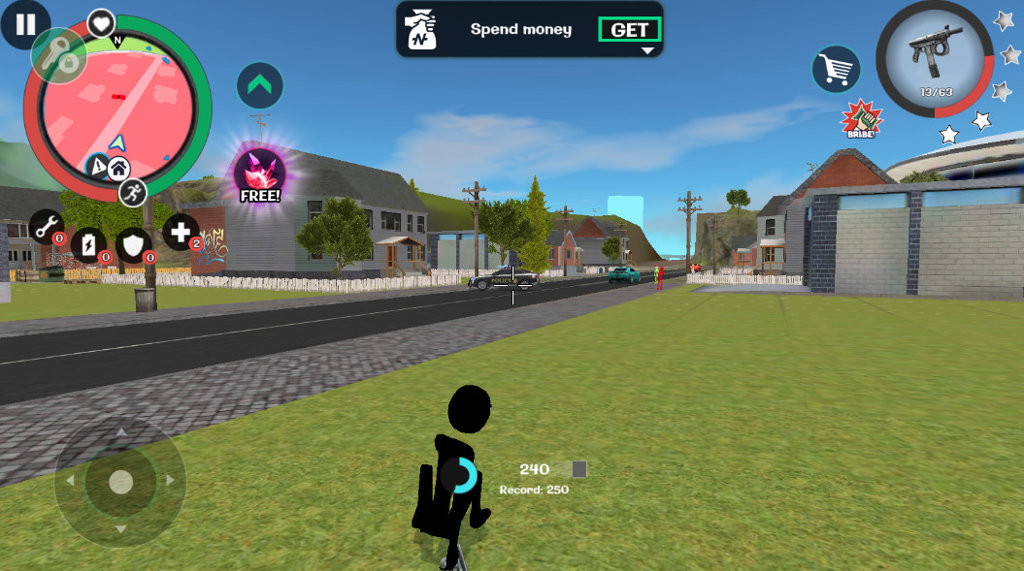The height and width of the screenshot is (571, 1024).
Task: Select the home marker on minimap
Action: click(x=117, y=168)
